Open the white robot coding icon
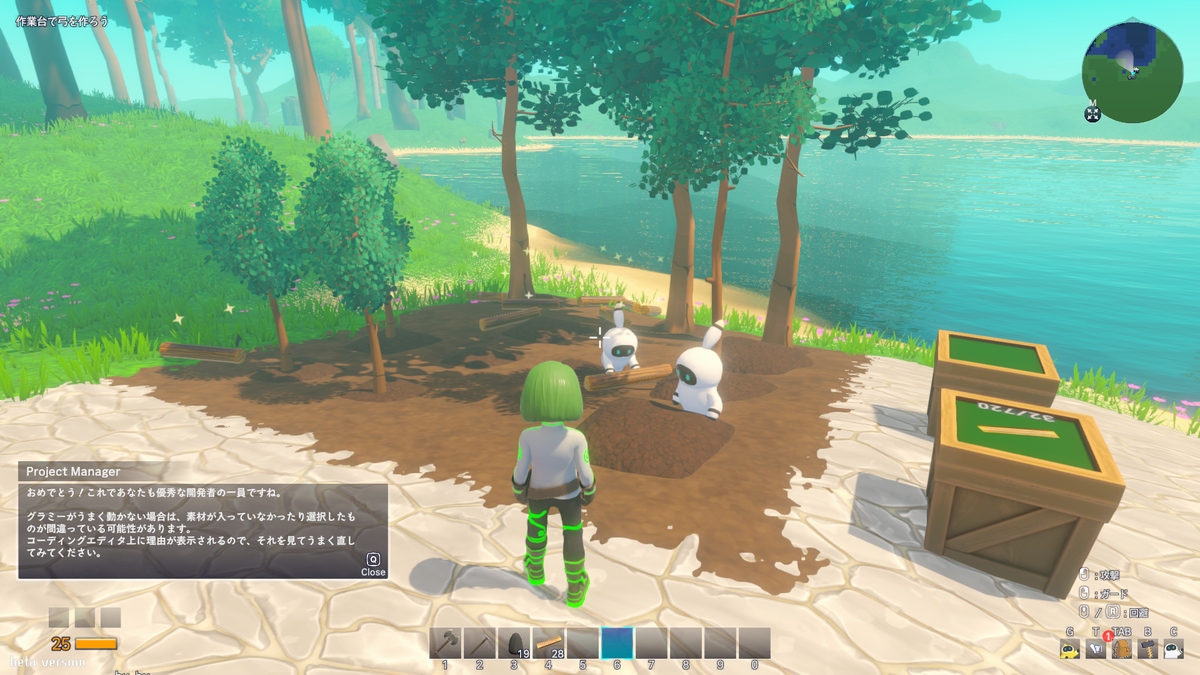The image size is (1200, 675). (1173, 649)
